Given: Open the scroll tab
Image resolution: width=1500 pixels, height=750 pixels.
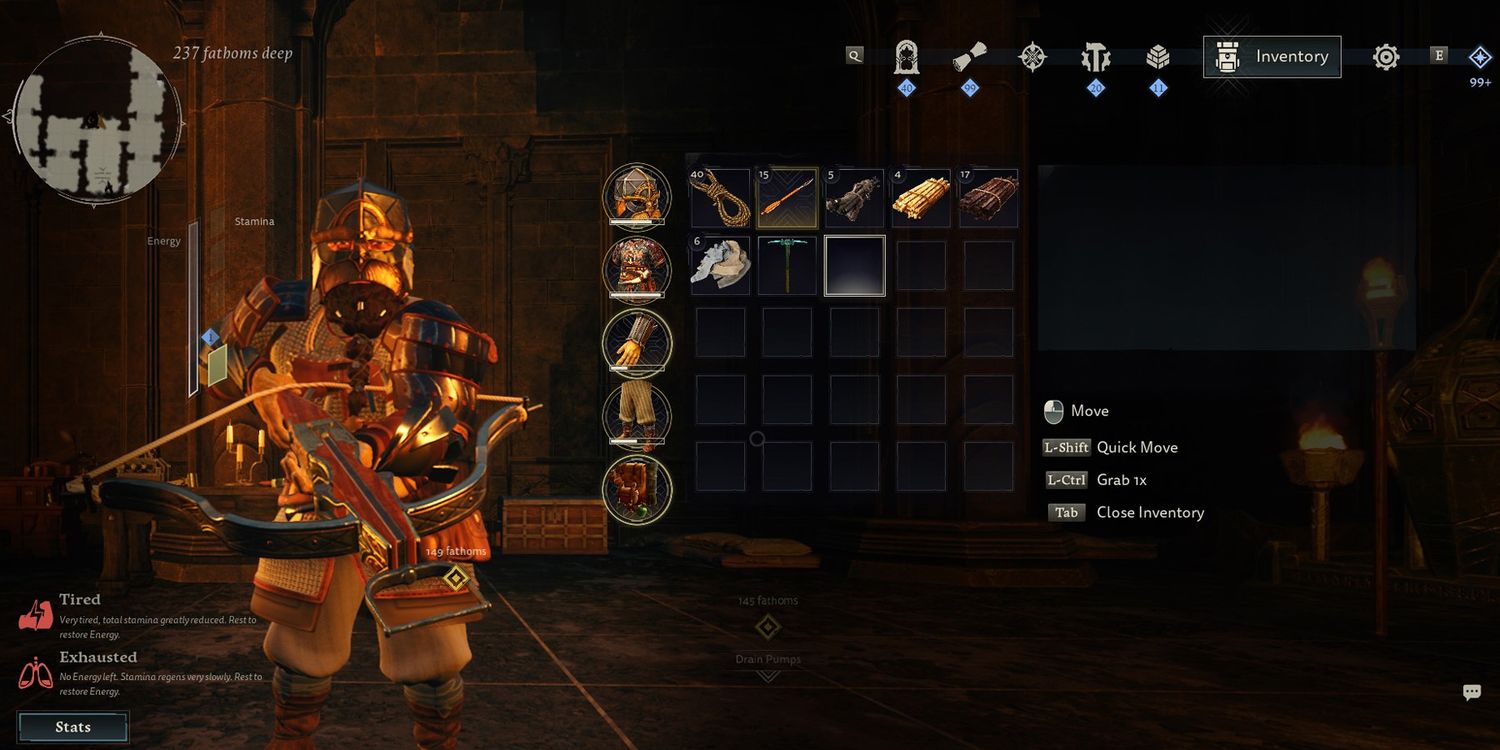Looking at the screenshot, I should coord(969,57).
